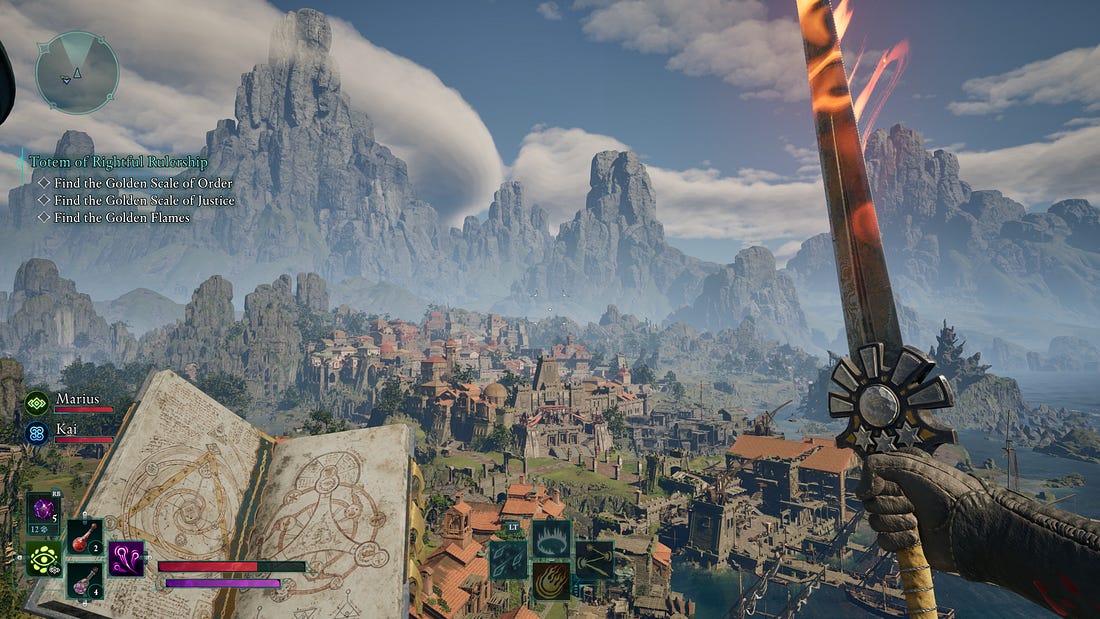1100x619 pixels.
Task: Click the Find the Golden Scale of Order objective
Action: point(143,183)
